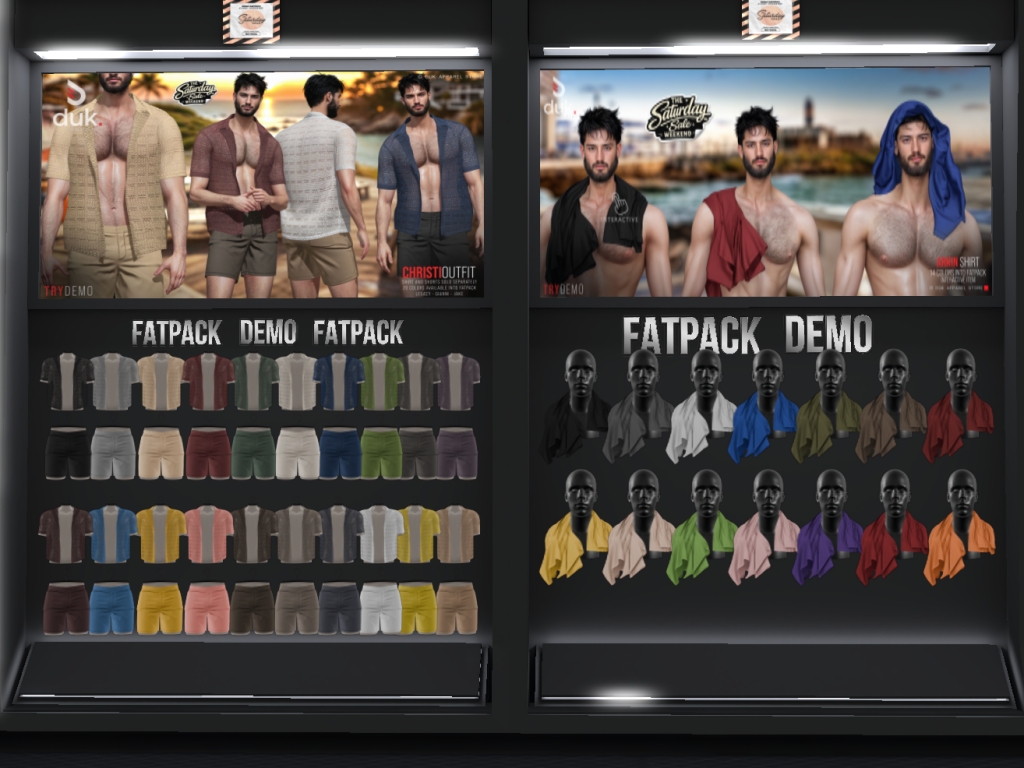The width and height of the screenshot is (1024, 768).
Task: Choose the forest green shorts swatch
Action: [x=254, y=453]
